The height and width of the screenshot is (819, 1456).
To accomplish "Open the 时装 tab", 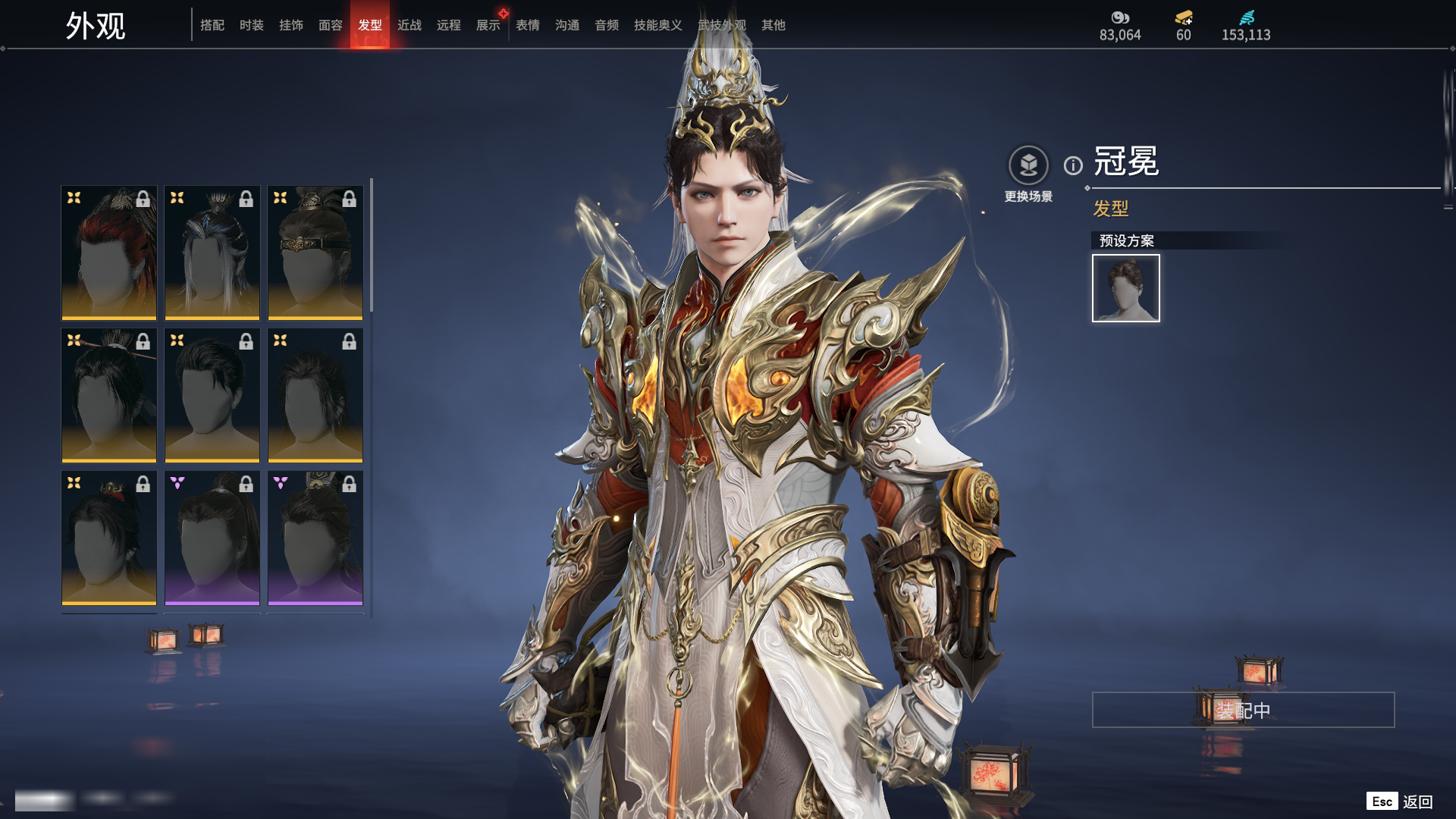I will coord(252,25).
